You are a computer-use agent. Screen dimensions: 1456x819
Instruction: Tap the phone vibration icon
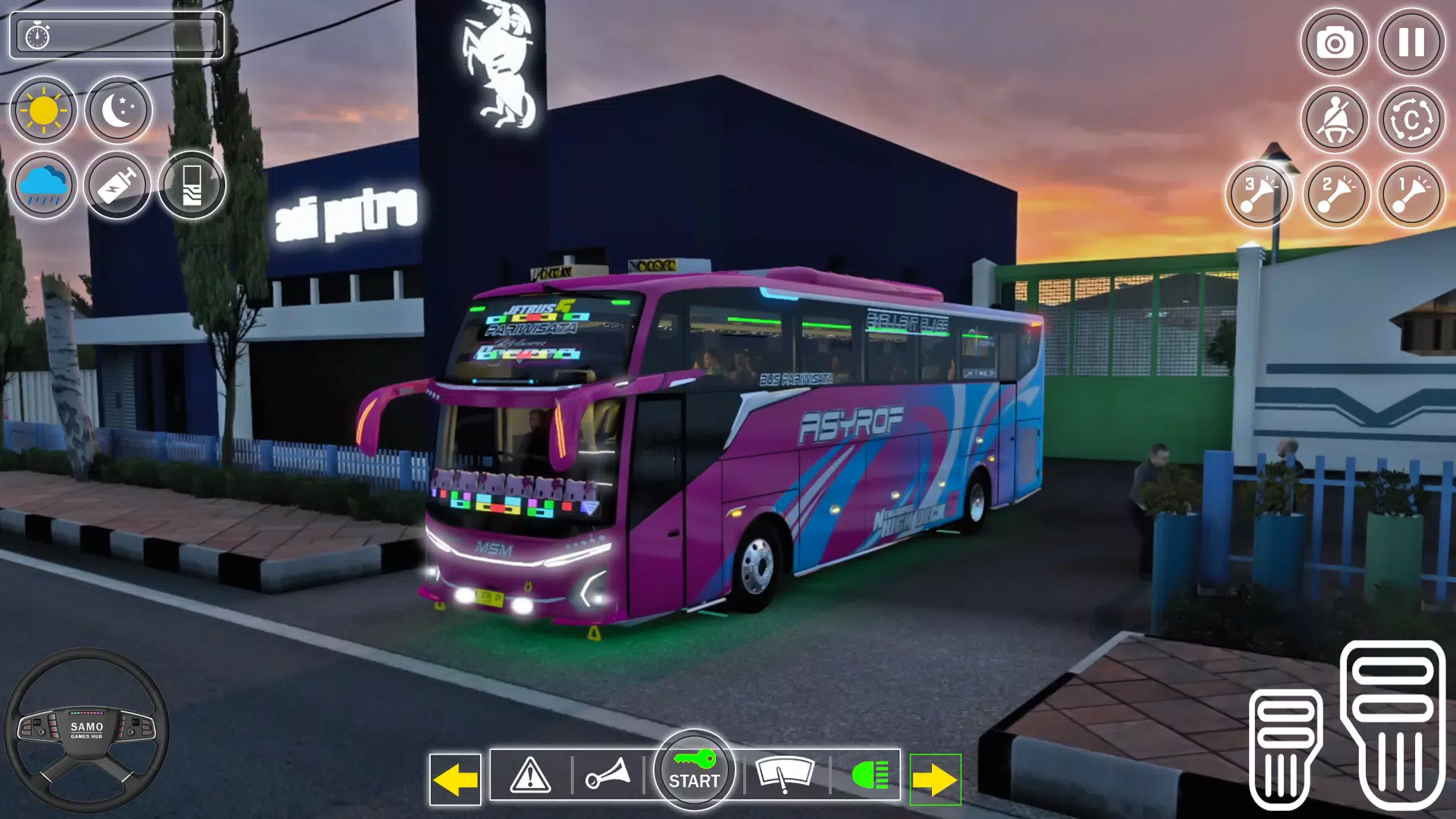pyautogui.click(x=193, y=184)
